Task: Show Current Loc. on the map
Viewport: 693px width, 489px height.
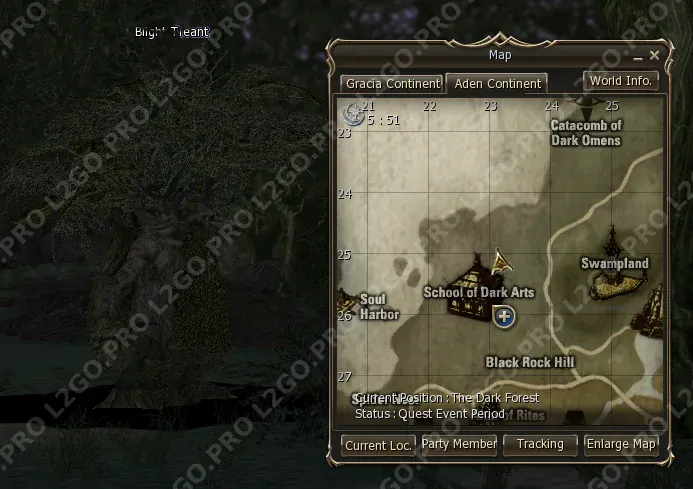Action: [x=378, y=445]
